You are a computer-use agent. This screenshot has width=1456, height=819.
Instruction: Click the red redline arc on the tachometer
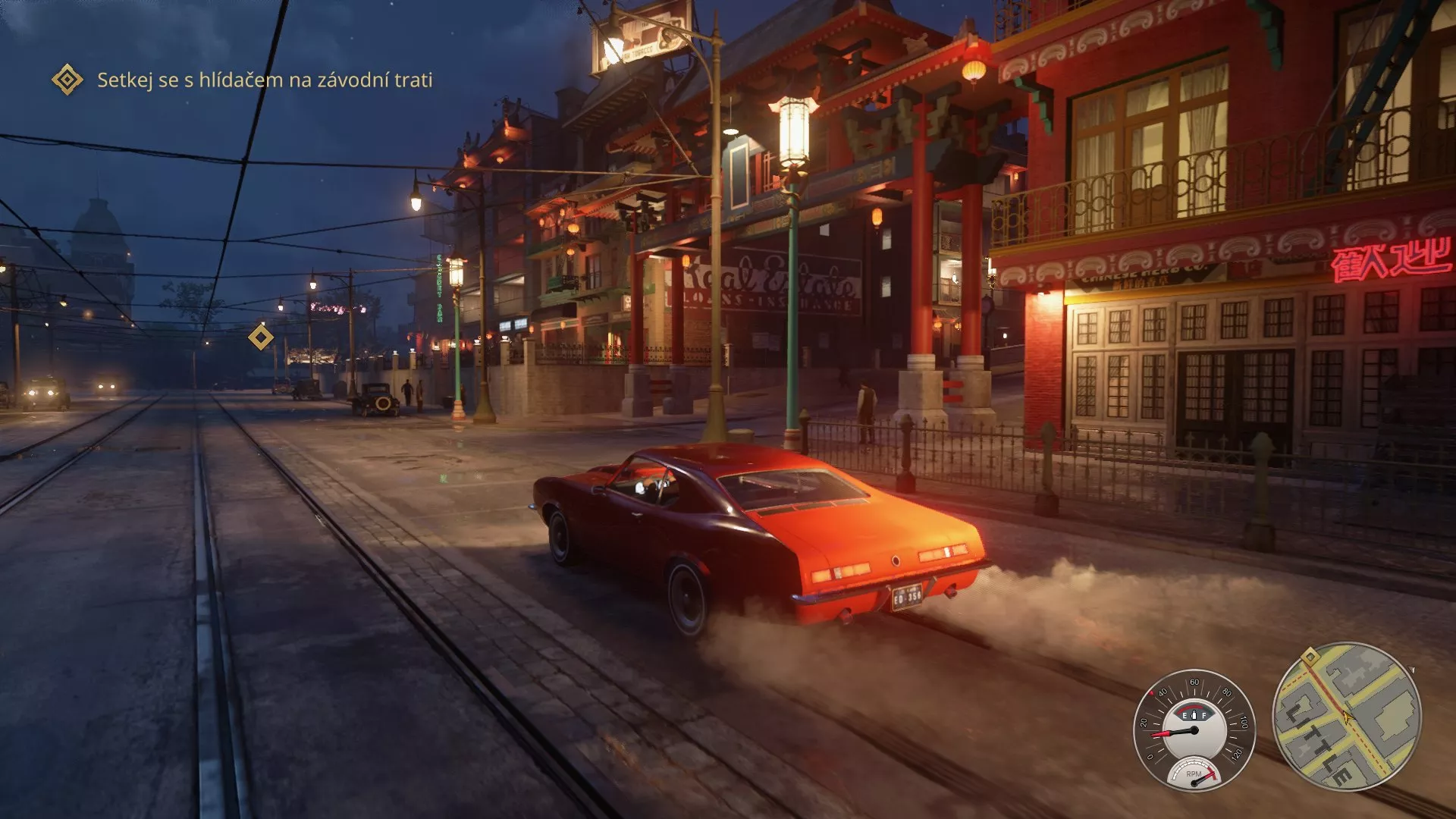[1212, 772]
